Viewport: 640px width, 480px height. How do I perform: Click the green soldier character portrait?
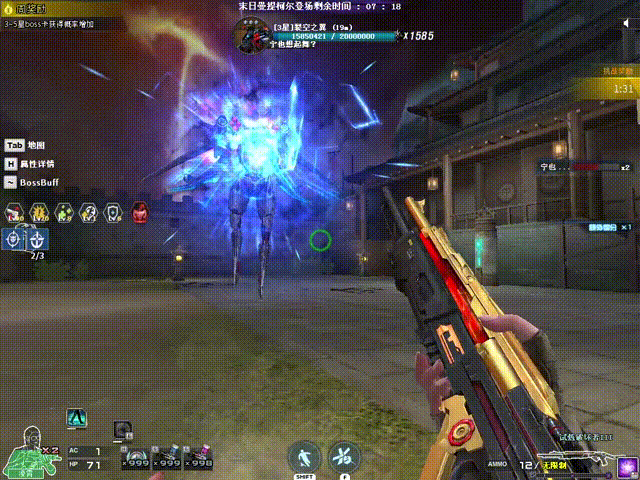(30, 453)
